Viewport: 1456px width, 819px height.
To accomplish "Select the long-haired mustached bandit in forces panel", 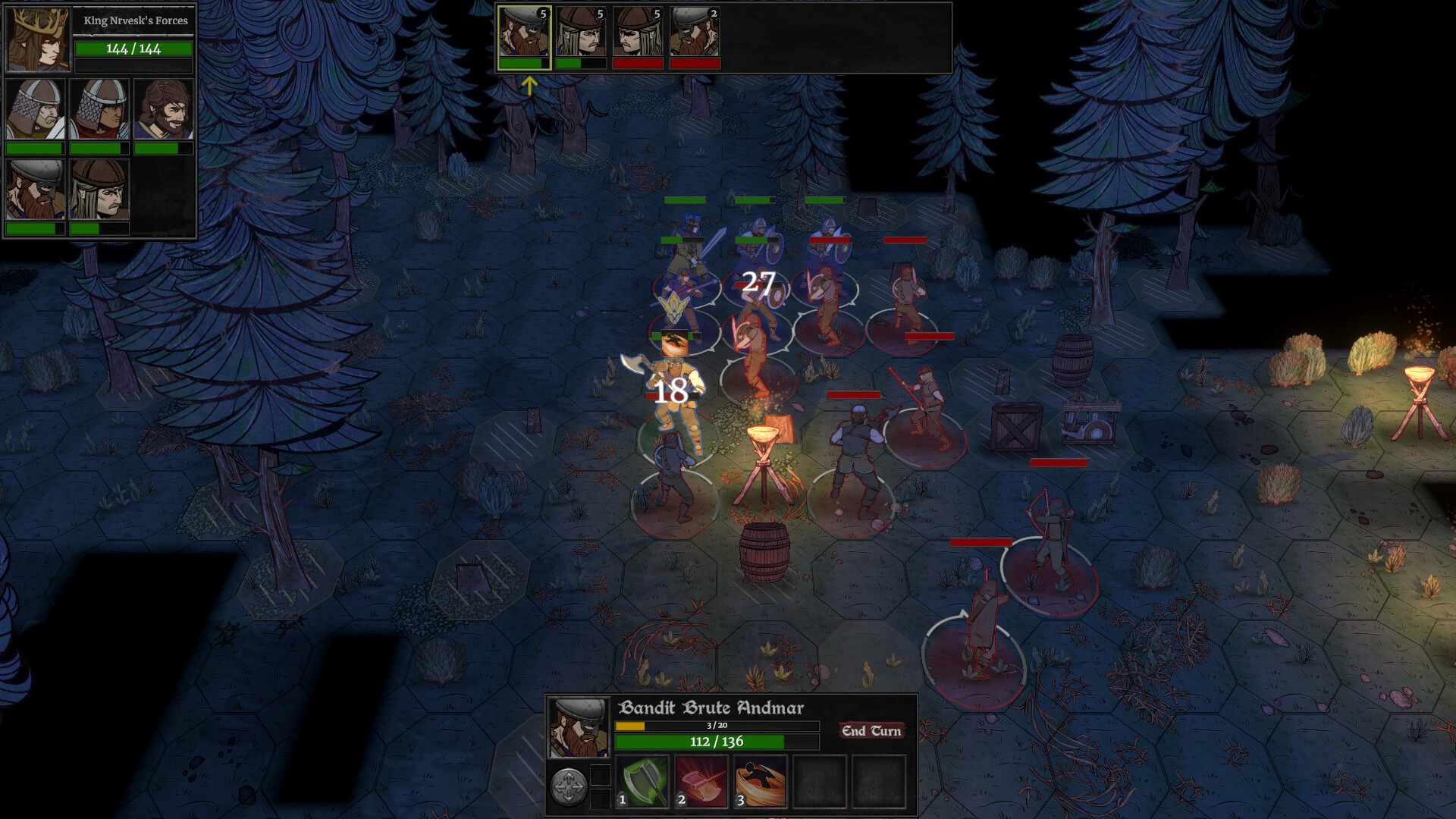I will [99, 190].
